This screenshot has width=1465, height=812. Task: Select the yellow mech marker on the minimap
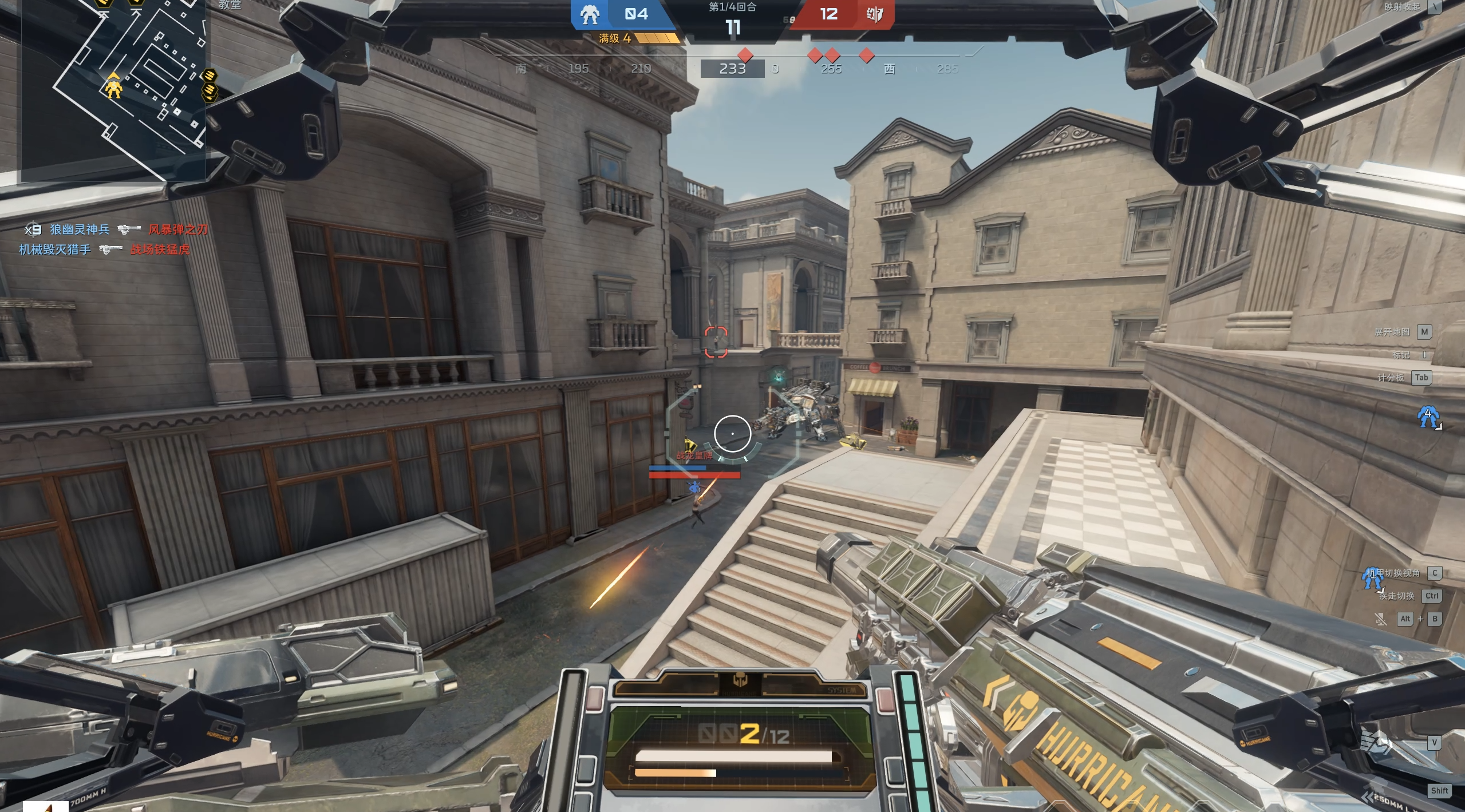click(x=113, y=88)
